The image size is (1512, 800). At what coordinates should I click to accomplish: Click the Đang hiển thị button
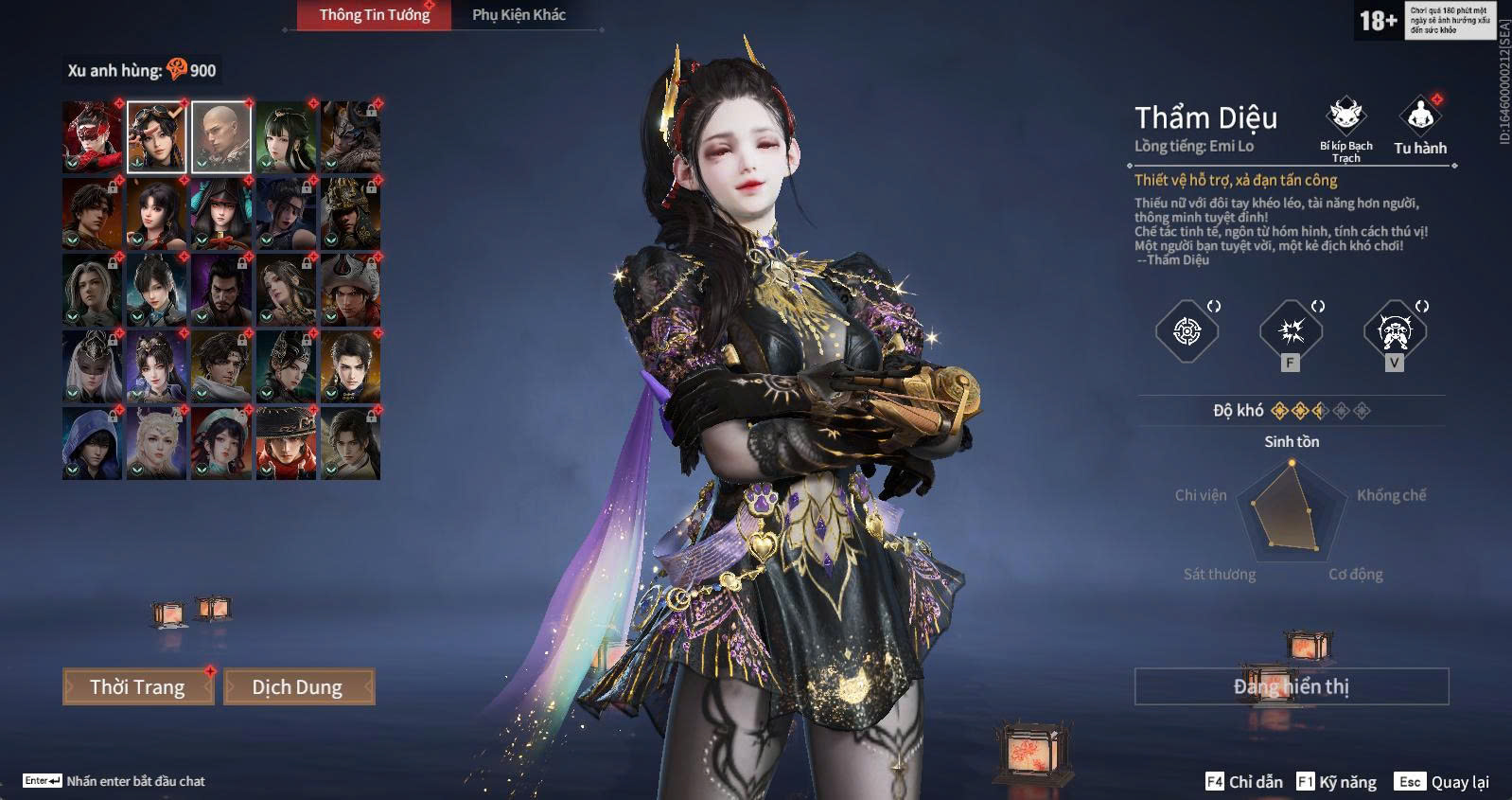[1291, 686]
